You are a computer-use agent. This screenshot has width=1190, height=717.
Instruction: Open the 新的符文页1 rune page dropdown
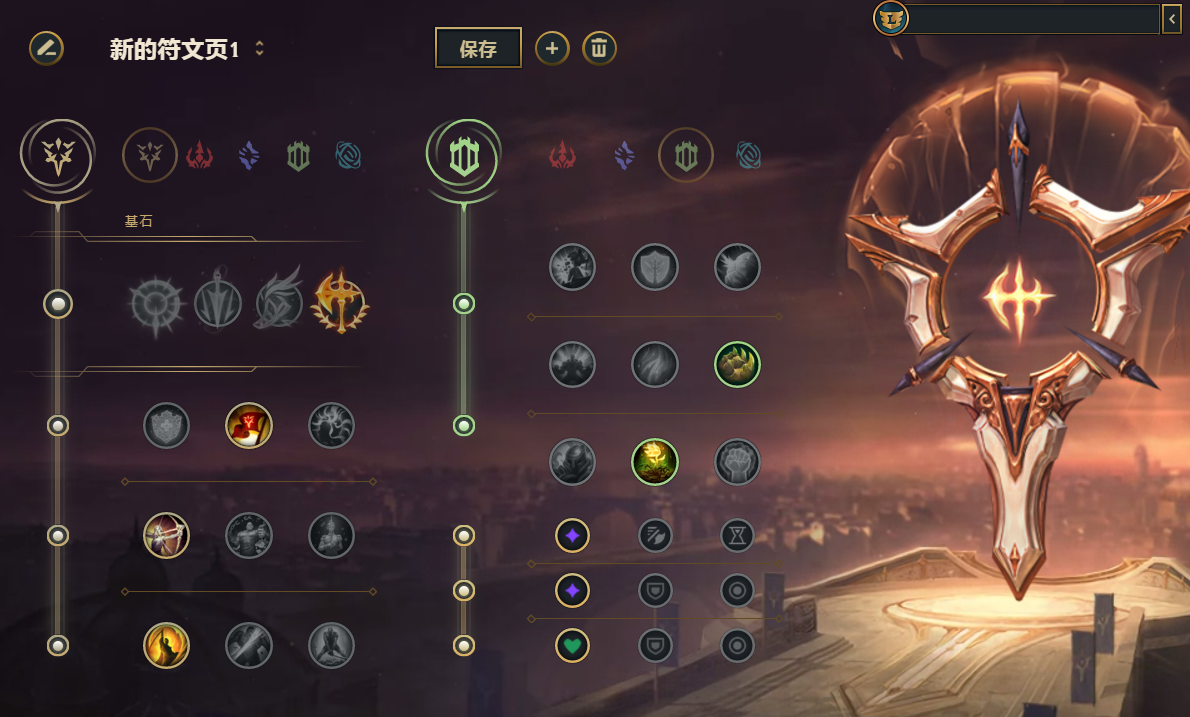pyautogui.click(x=260, y=48)
